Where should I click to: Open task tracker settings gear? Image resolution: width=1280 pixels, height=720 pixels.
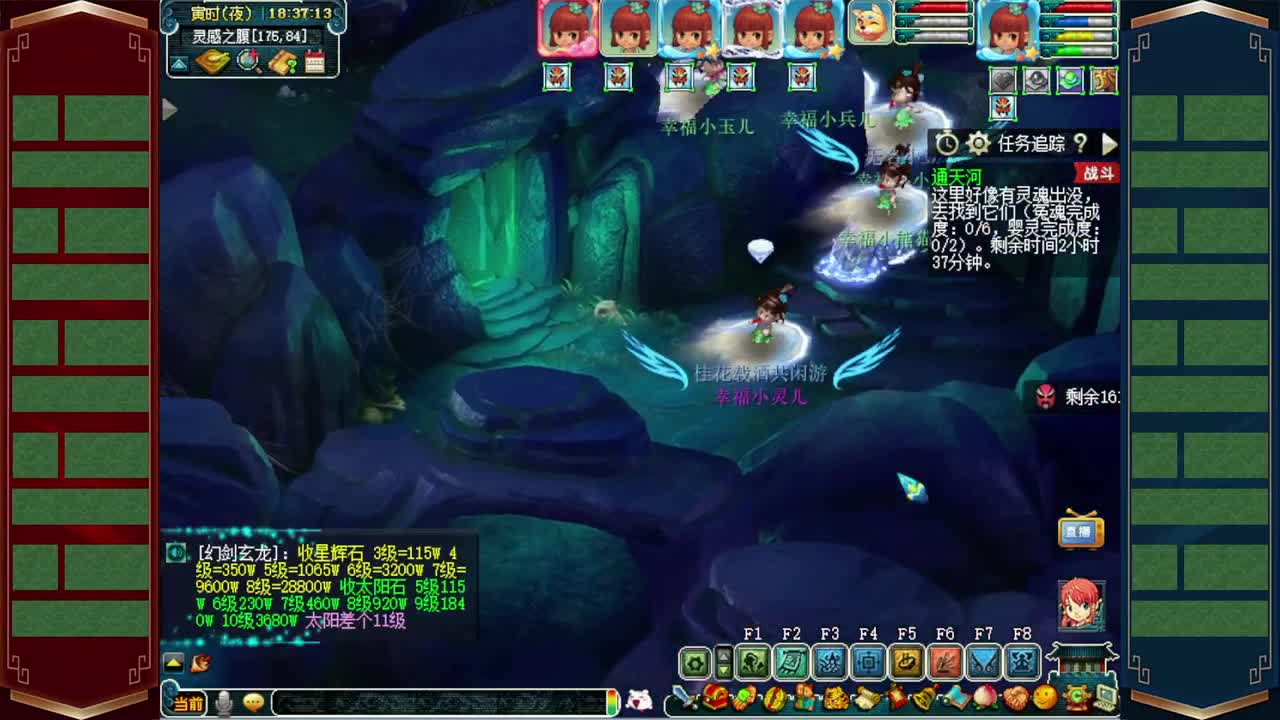(977, 143)
